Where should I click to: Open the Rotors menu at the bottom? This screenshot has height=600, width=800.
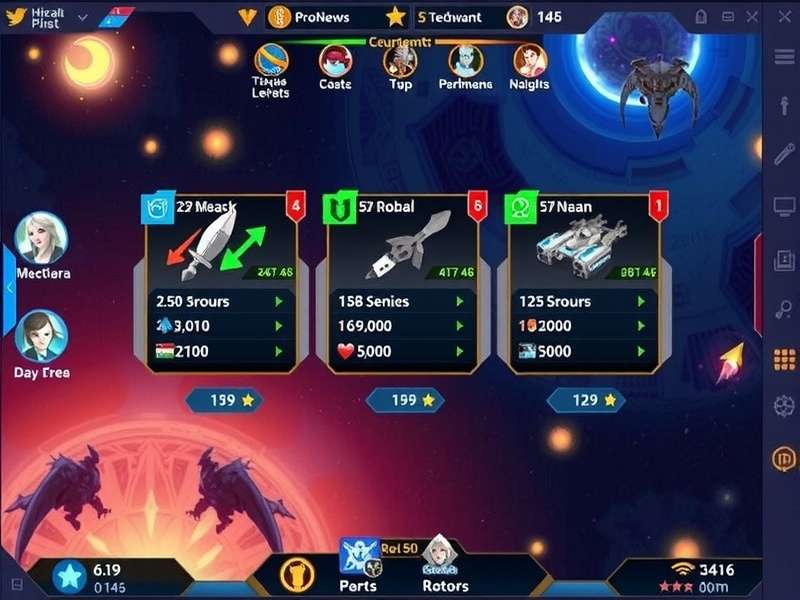pyautogui.click(x=438, y=563)
